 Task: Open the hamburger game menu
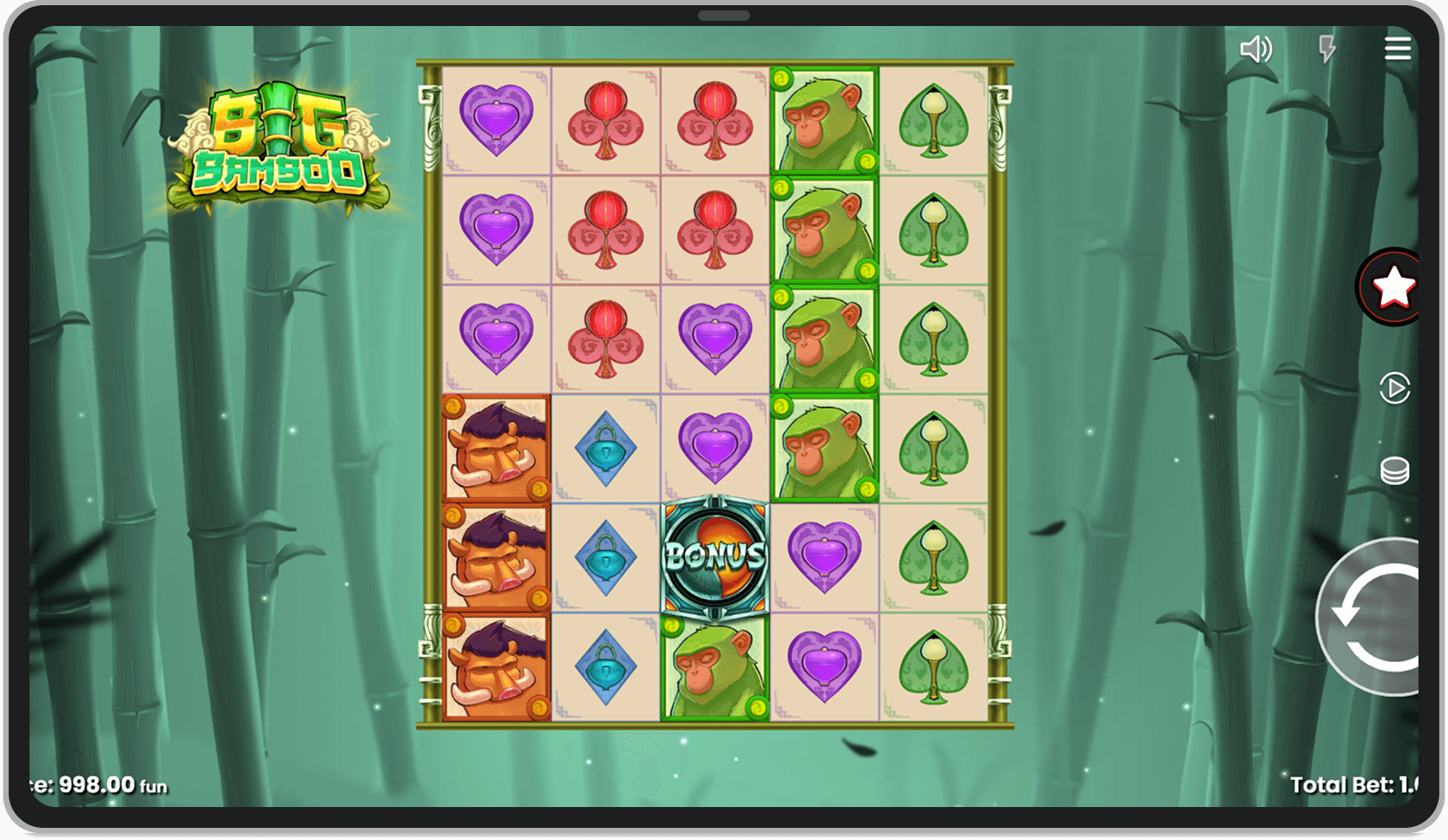tap(1398, 49)
